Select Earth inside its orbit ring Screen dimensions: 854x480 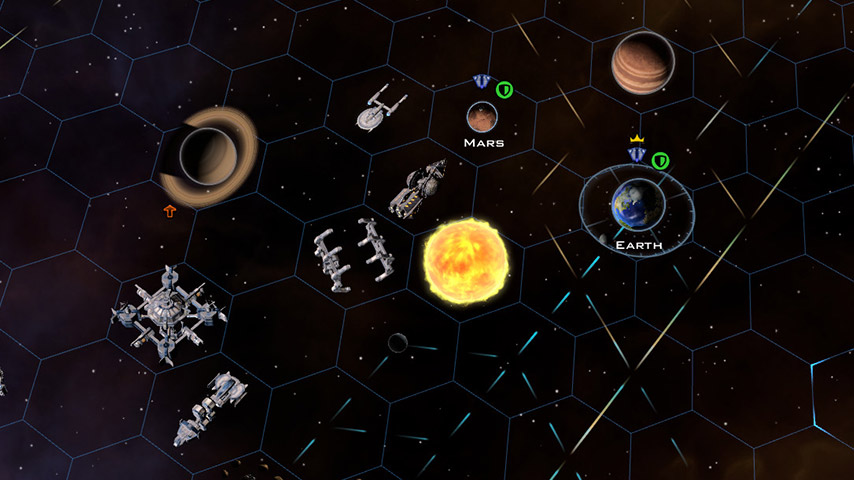[638, 205]
